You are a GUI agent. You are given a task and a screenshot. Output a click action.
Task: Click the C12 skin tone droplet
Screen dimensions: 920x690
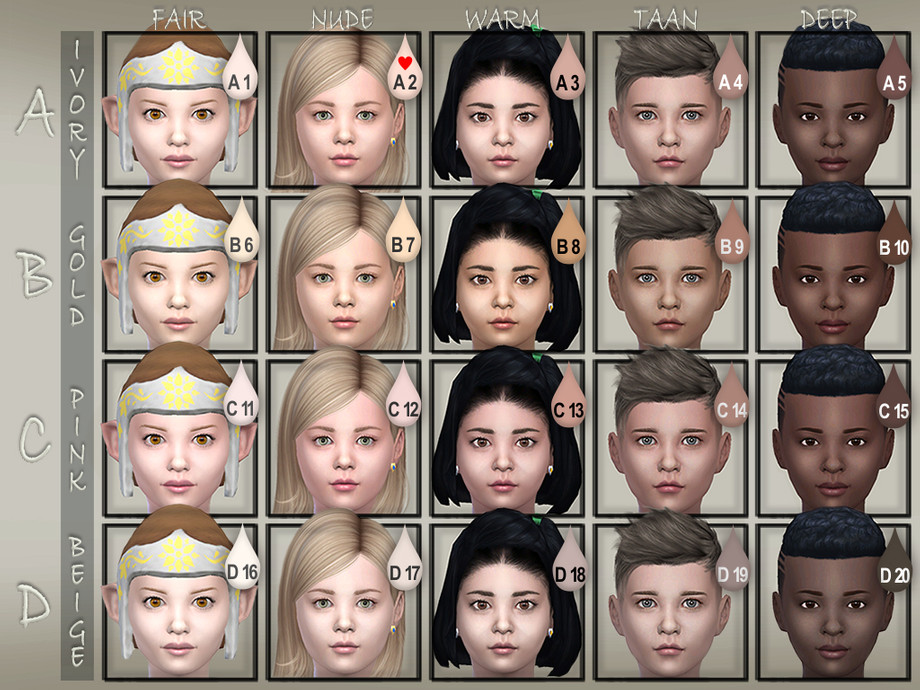[x=404, y=398]
